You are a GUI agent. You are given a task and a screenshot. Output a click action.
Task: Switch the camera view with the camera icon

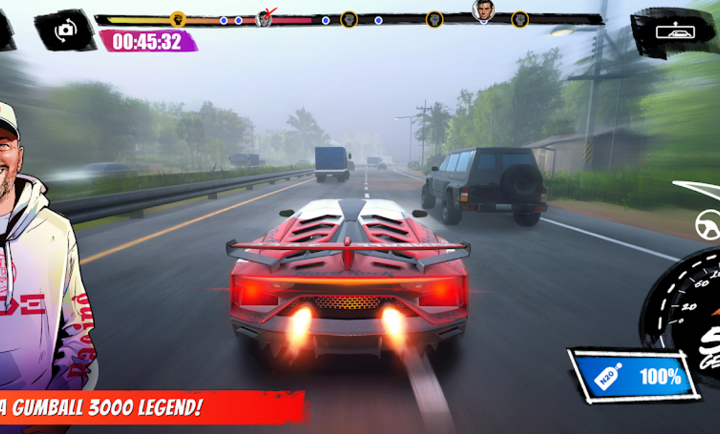[x=65, y=29]
